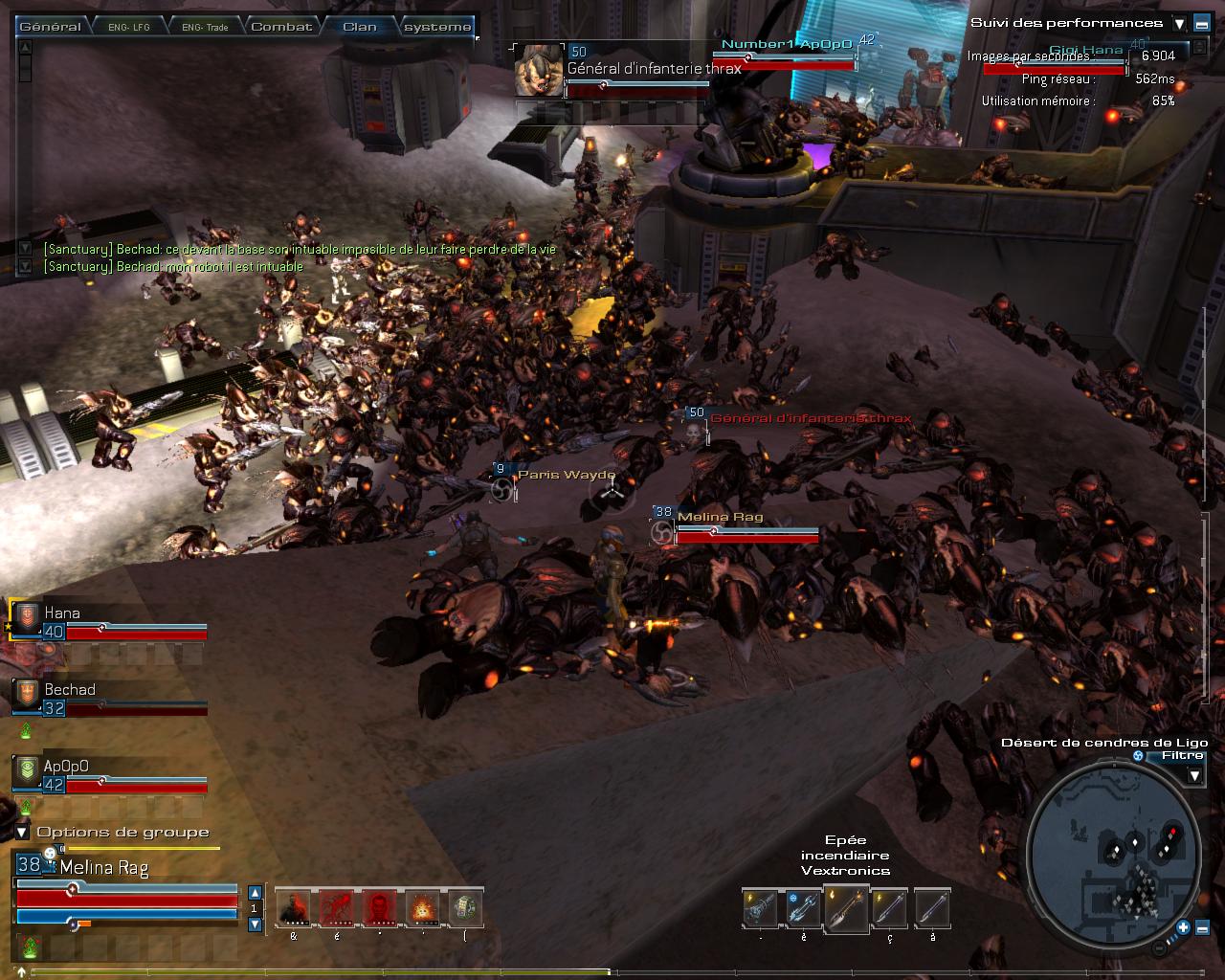
Task: Minimize the performance tracker panel
Action: point(1201,25)
